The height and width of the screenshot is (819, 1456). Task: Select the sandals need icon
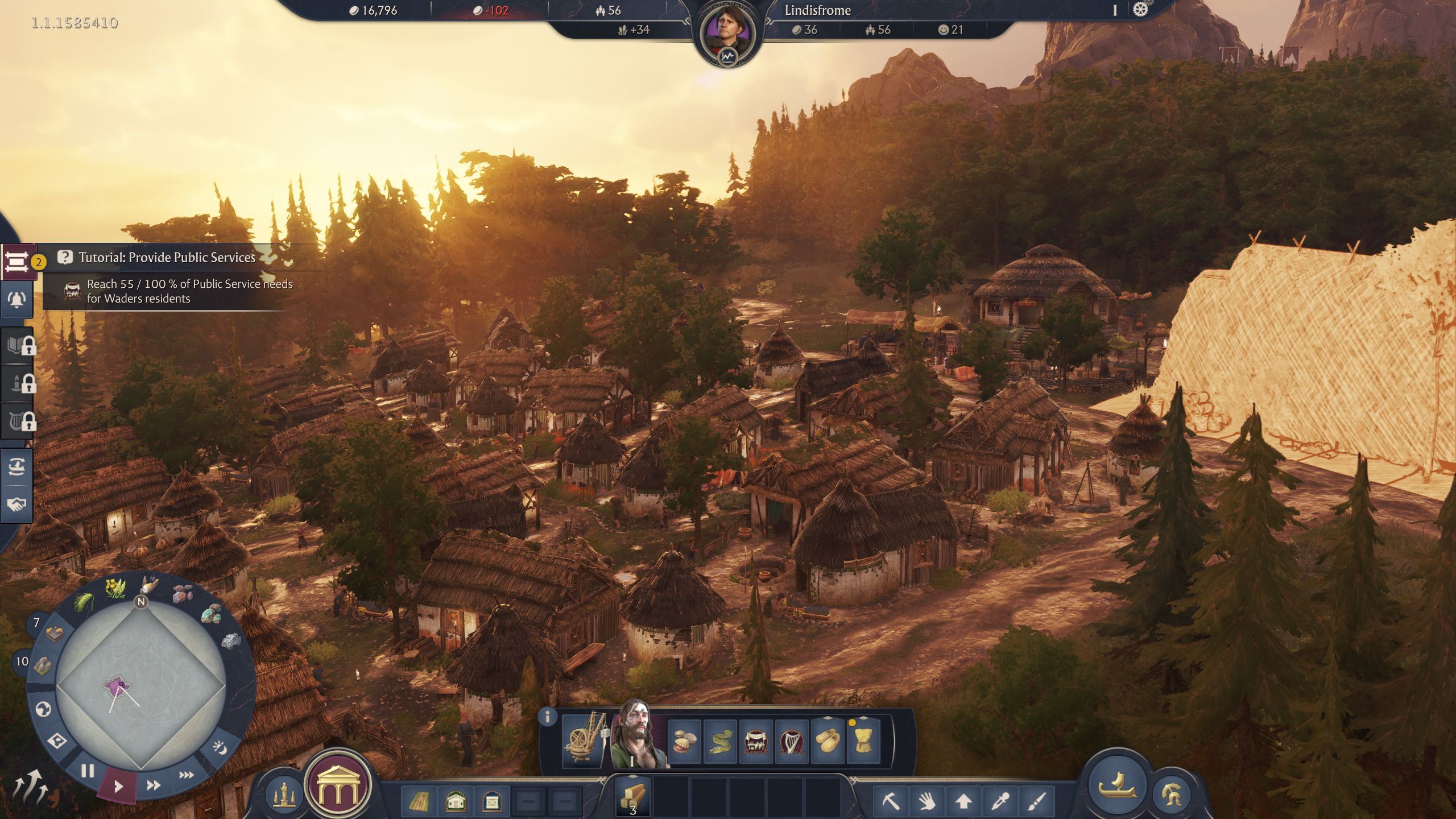click(828, 741)
